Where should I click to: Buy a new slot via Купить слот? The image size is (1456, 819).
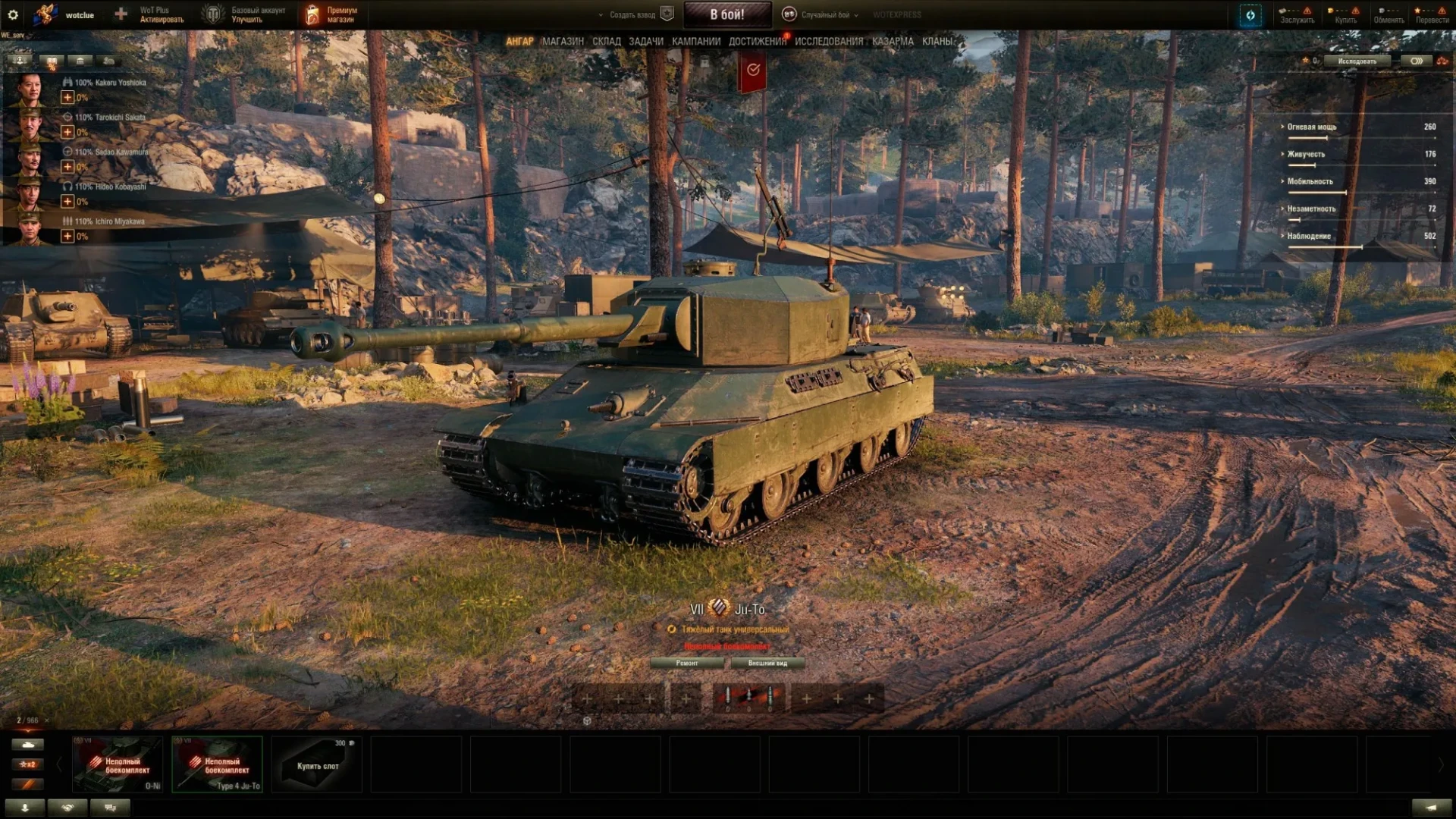[x=317, y=765]
